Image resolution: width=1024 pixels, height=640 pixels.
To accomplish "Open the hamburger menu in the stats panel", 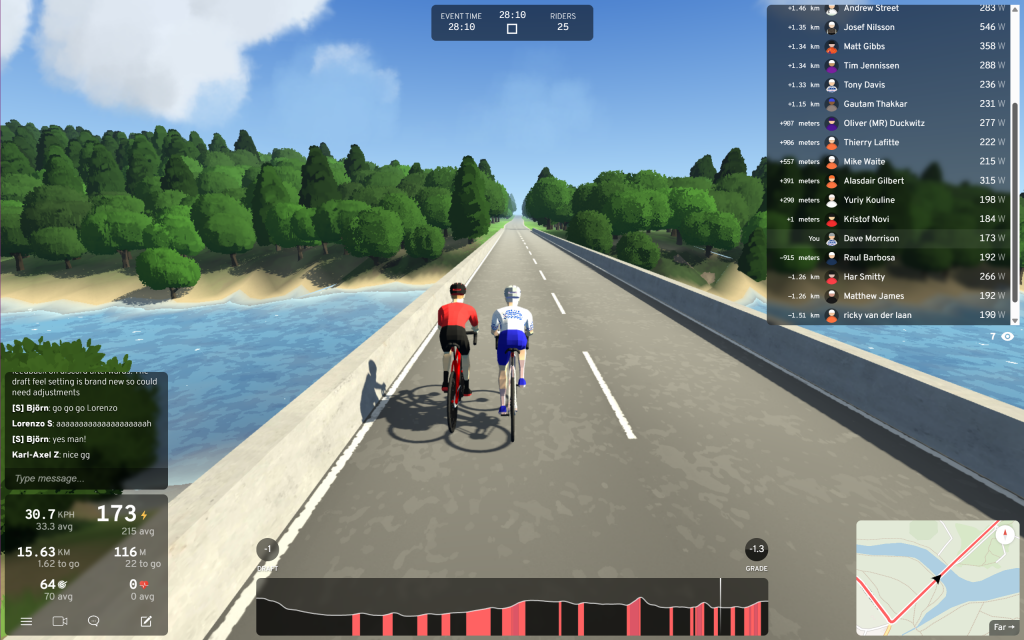I will click(x=26, y=621).
